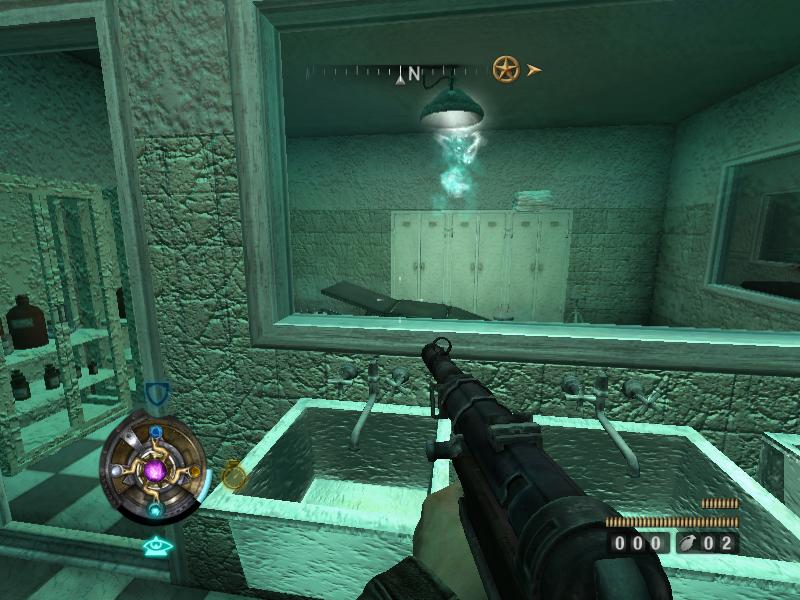The width and height of the screenshot is (800, 600).
Task: Select the orange arrow beside the star marker
Action: pos(534,70)
